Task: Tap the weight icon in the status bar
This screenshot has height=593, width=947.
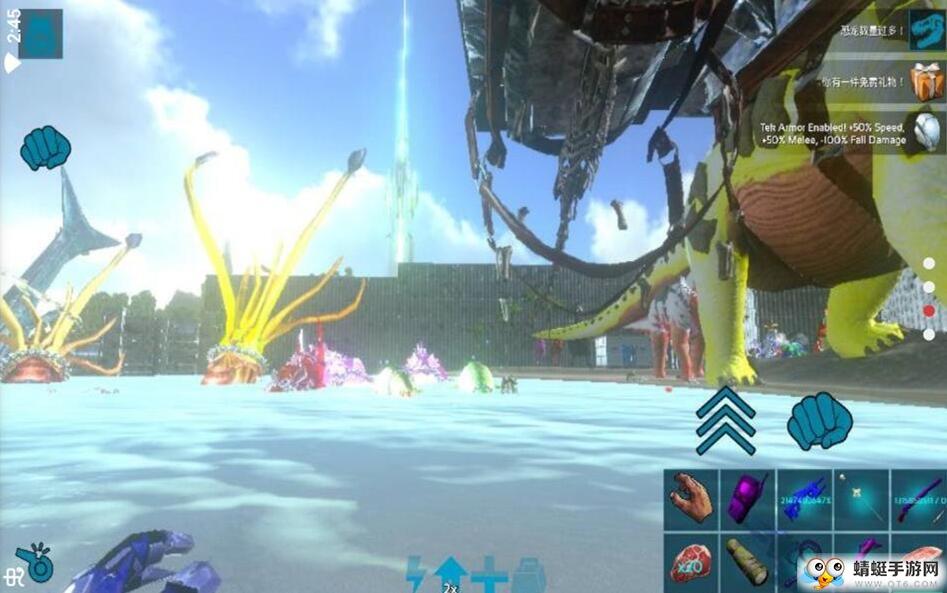Action: [528, 576]
